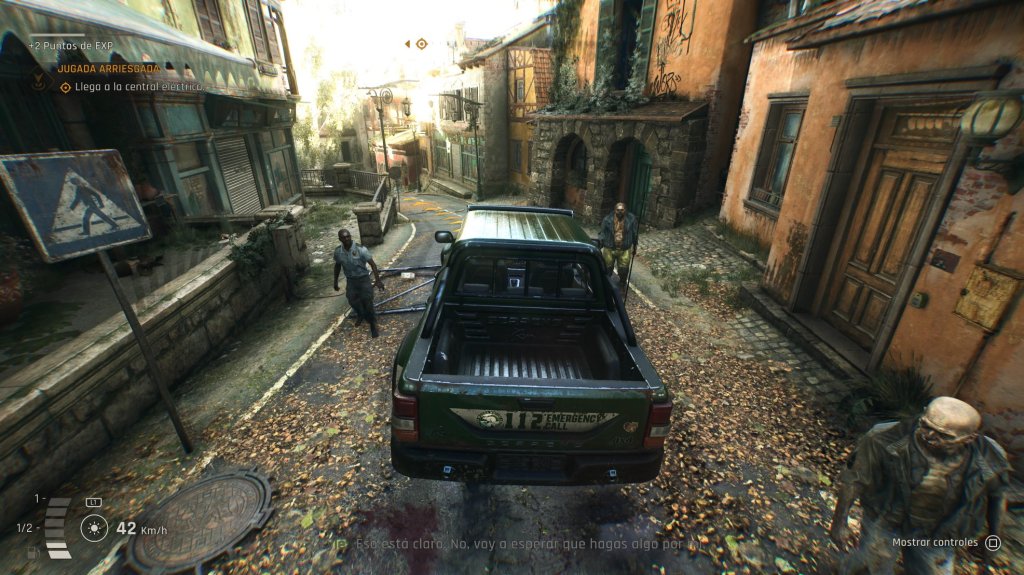This screenshot has width=1024, height=575.
Task: Click the objective marker at top center
Action: click(x=421, y=44)
